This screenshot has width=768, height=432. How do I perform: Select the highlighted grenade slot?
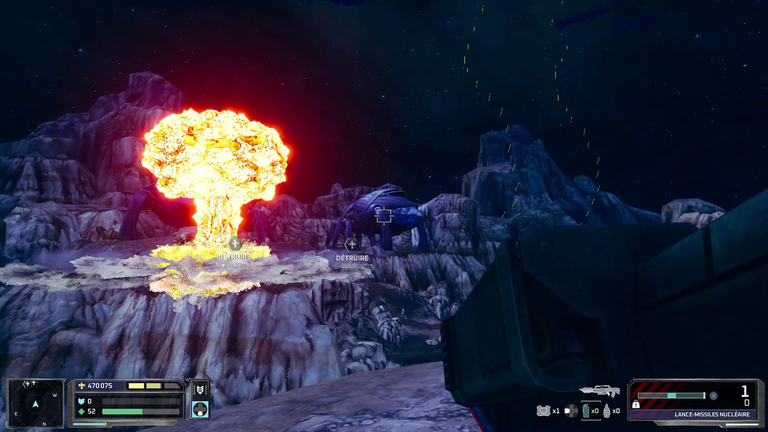pyautogui.click(x=588, y=410)
